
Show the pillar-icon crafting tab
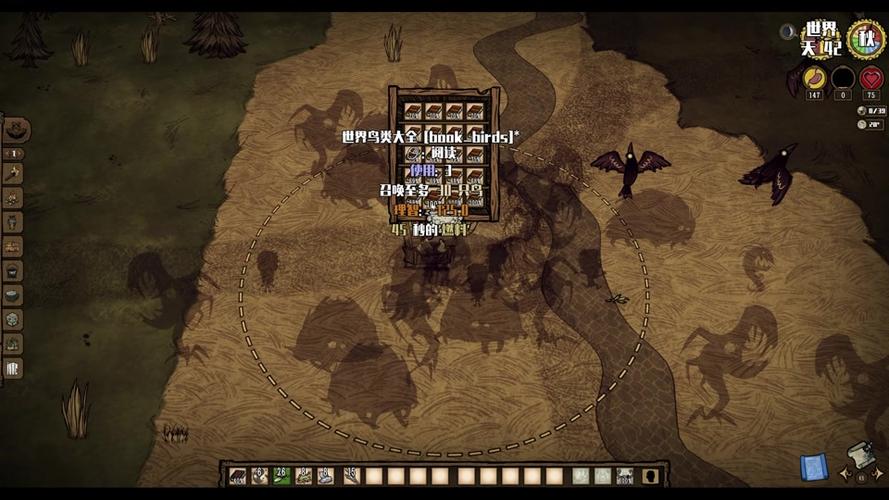13,367
